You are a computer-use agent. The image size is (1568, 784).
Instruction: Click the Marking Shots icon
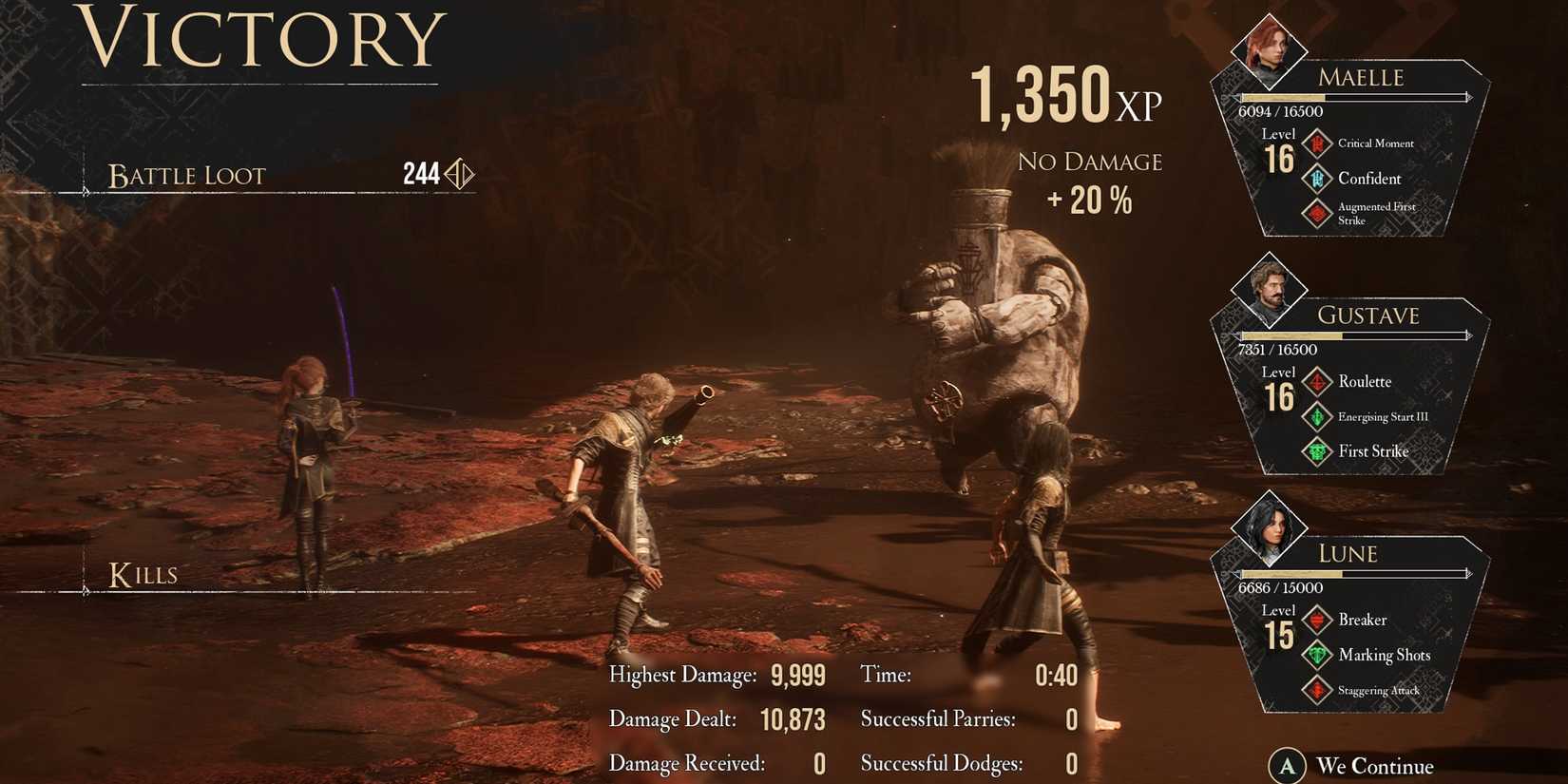pyautogui.click(x=1317, y=655)
